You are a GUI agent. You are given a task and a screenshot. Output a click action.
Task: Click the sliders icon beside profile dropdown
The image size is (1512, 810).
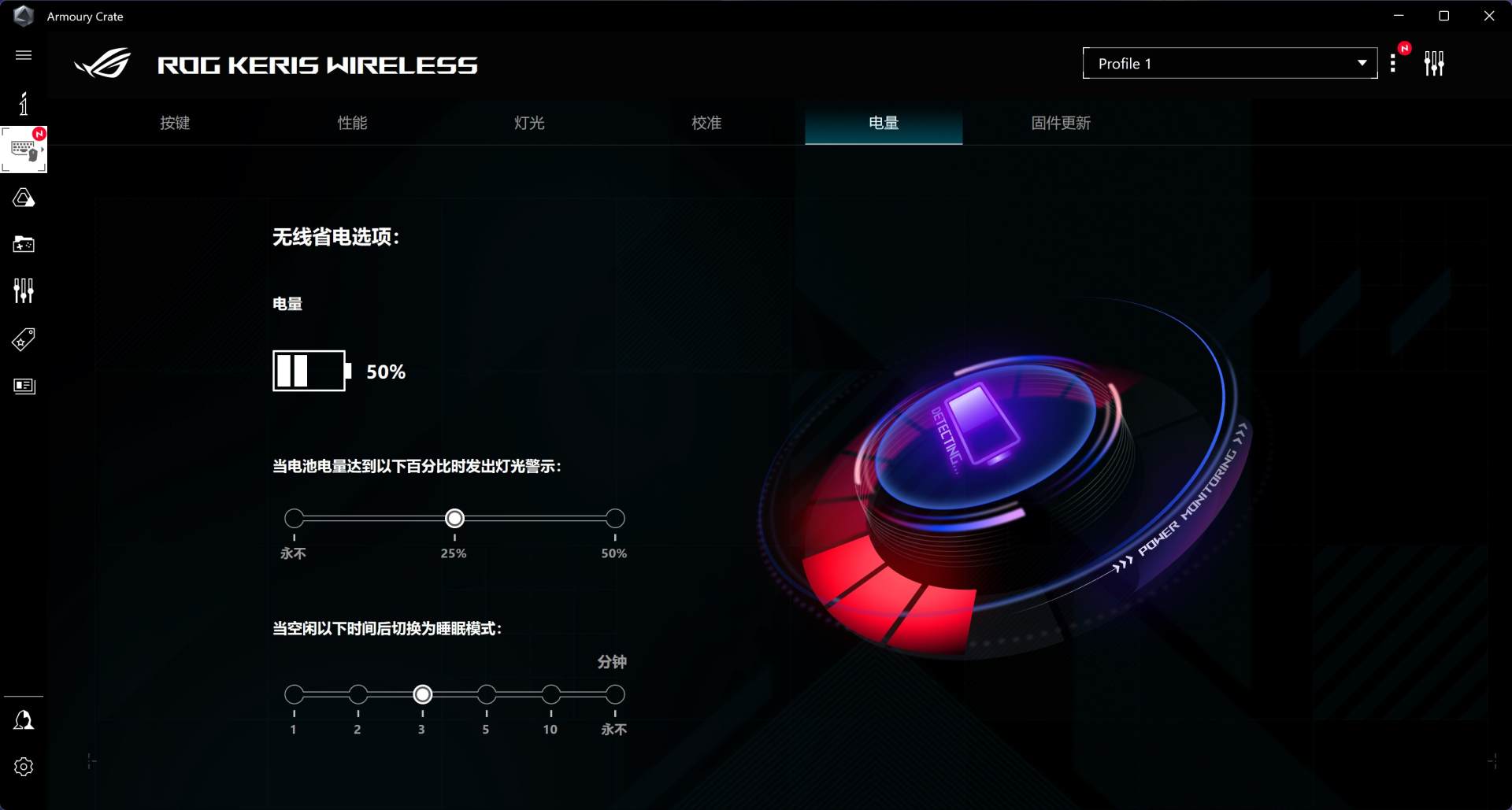(1434, 64)
